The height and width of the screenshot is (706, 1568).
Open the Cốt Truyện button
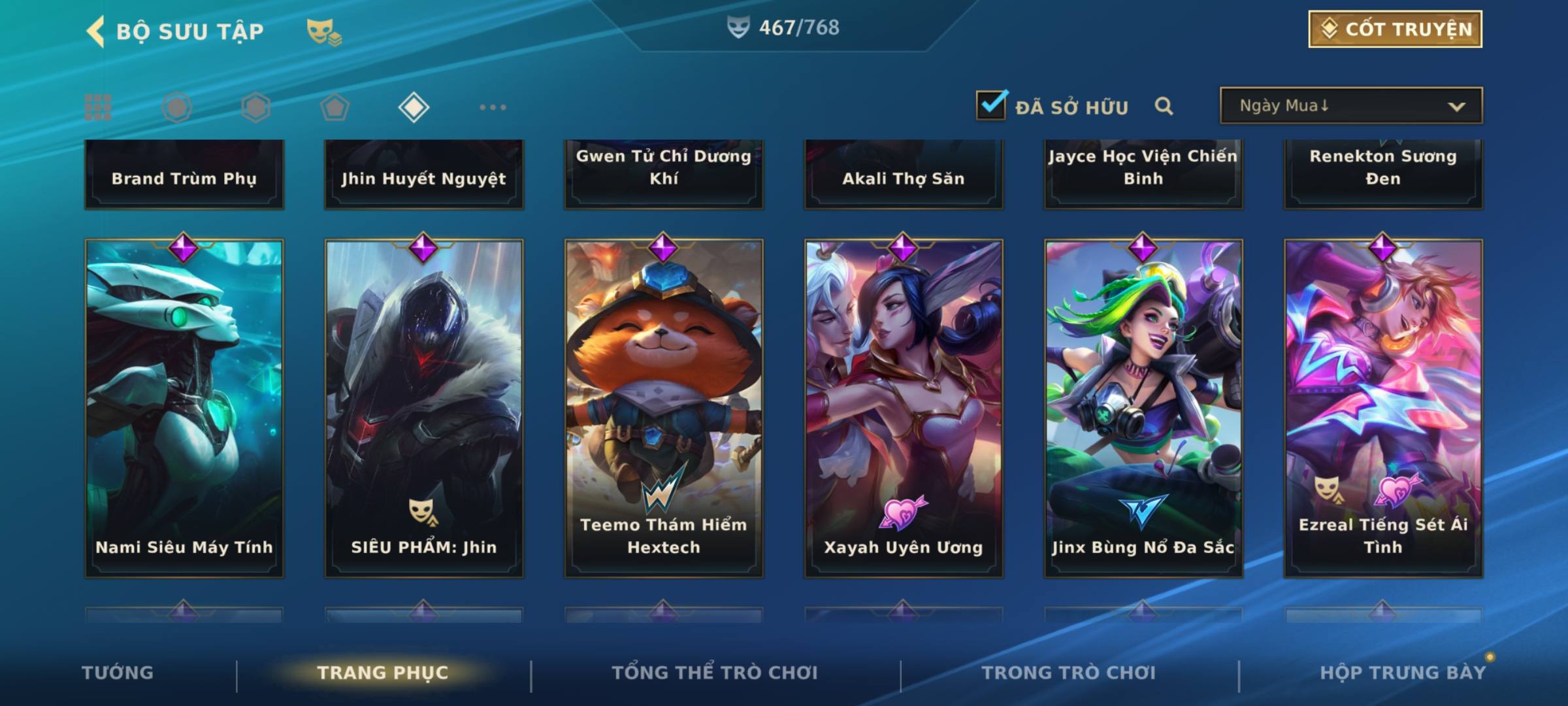[x=1395, y=29]
